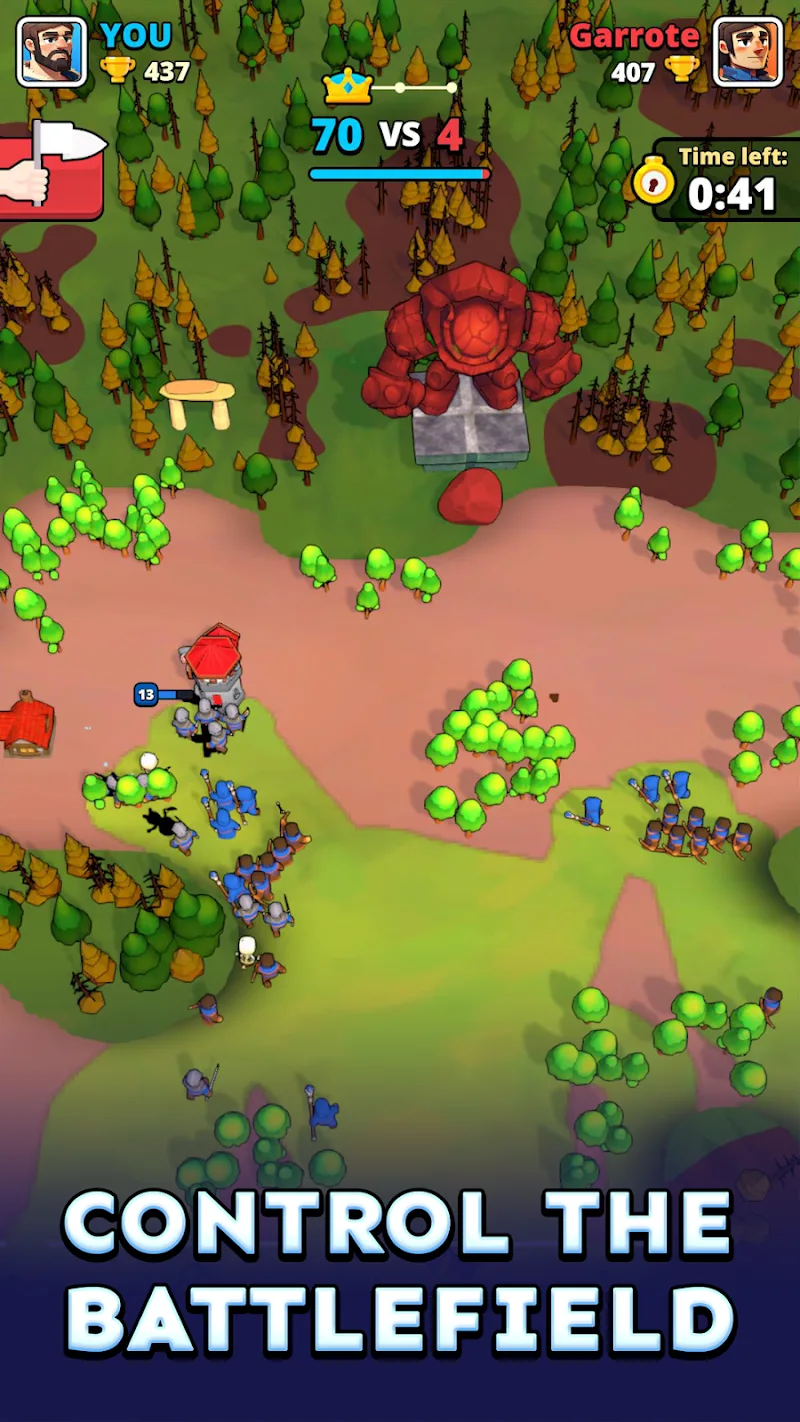This screenshot has height=1422, width=800.
Task: View opponent Garrote's avatar portrait
Action: tap(747, 51)
